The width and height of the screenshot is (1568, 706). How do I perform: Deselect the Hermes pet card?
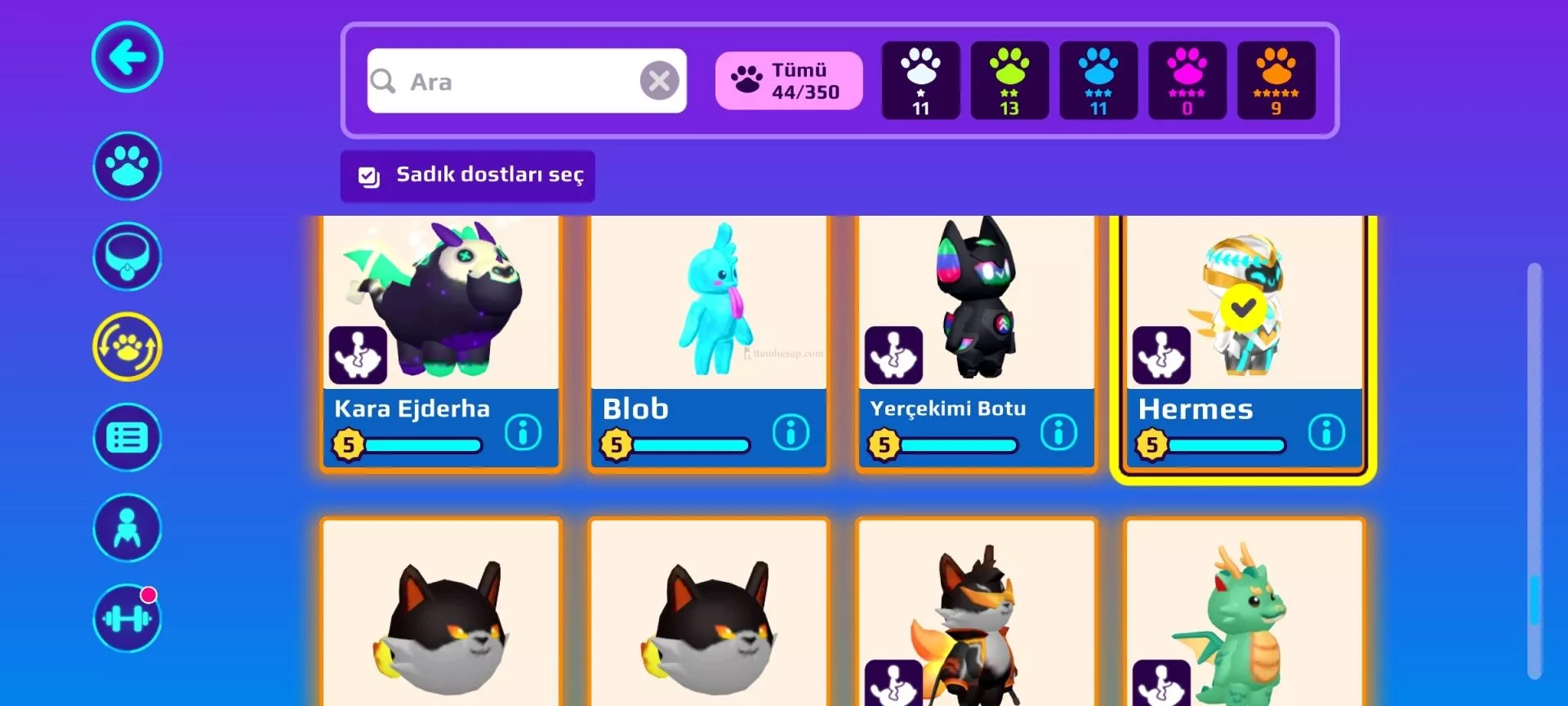point(1243,309)
